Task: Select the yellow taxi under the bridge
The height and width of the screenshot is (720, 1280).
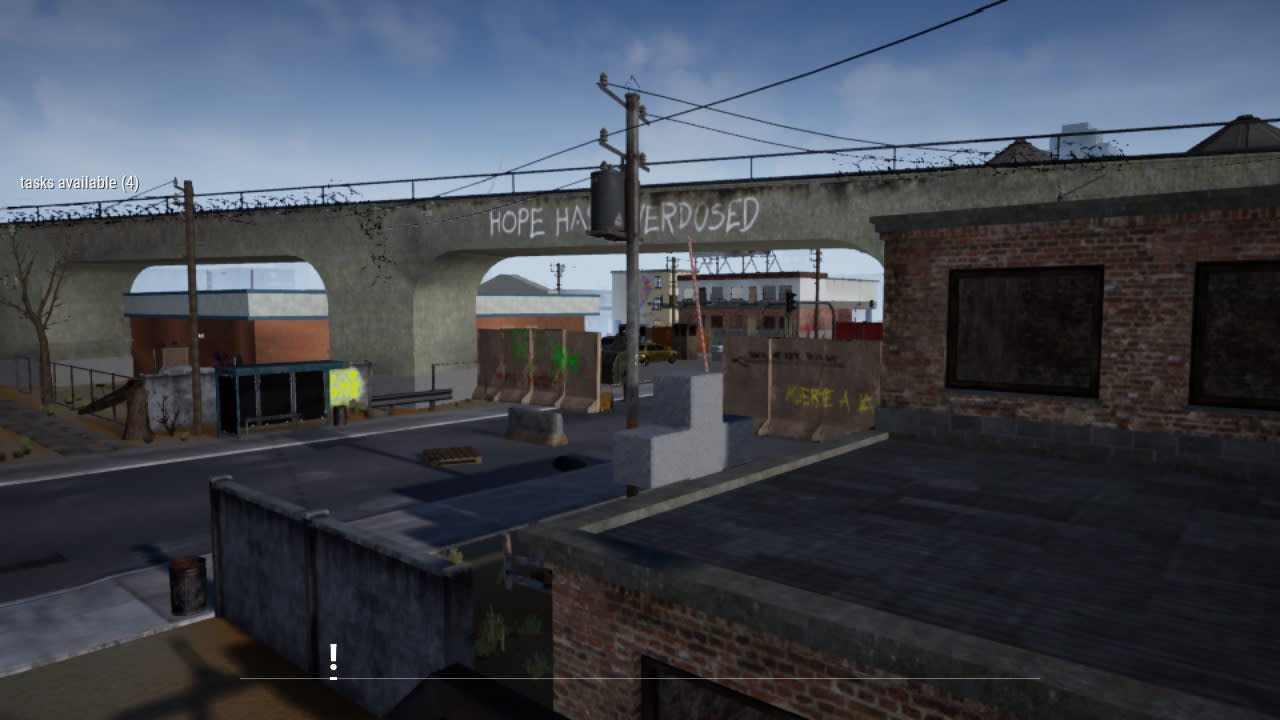Action: 657,352
